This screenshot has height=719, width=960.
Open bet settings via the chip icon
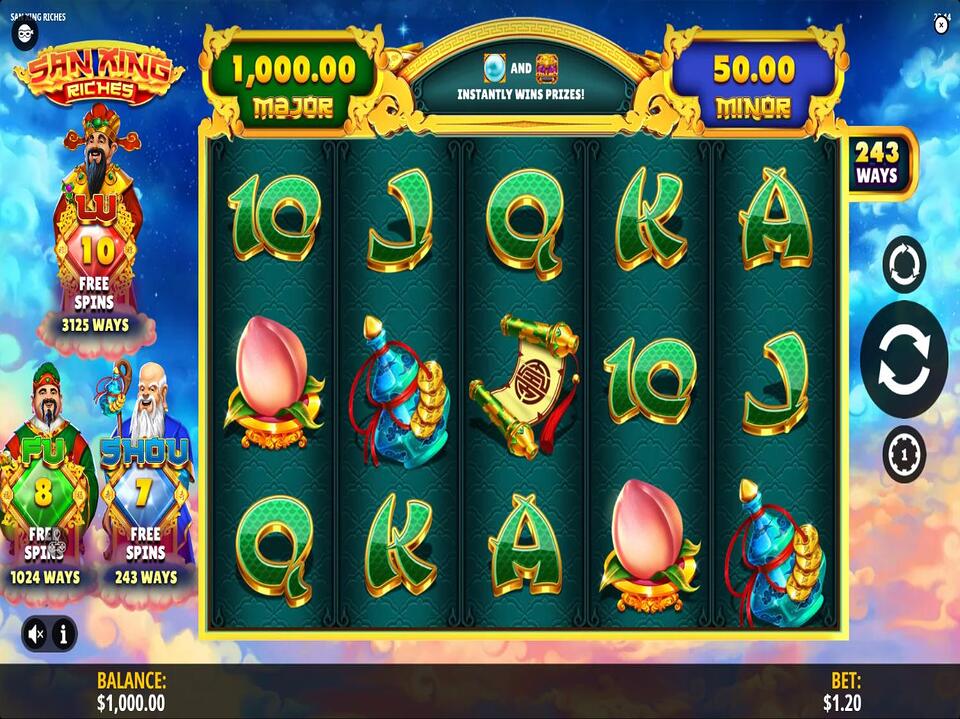coord(904,454)
